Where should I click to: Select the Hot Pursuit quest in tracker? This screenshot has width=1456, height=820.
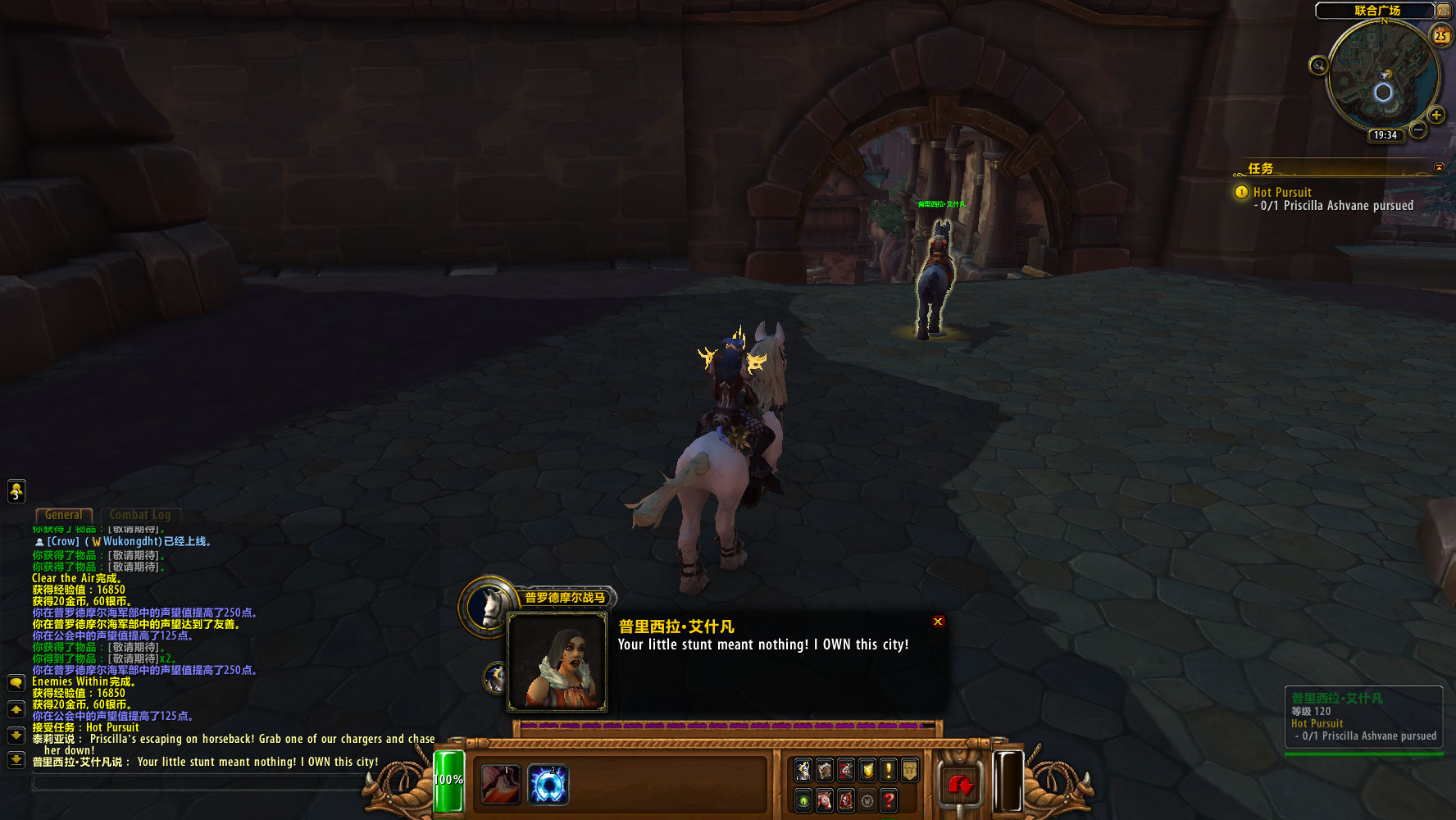pos(1282,192)
